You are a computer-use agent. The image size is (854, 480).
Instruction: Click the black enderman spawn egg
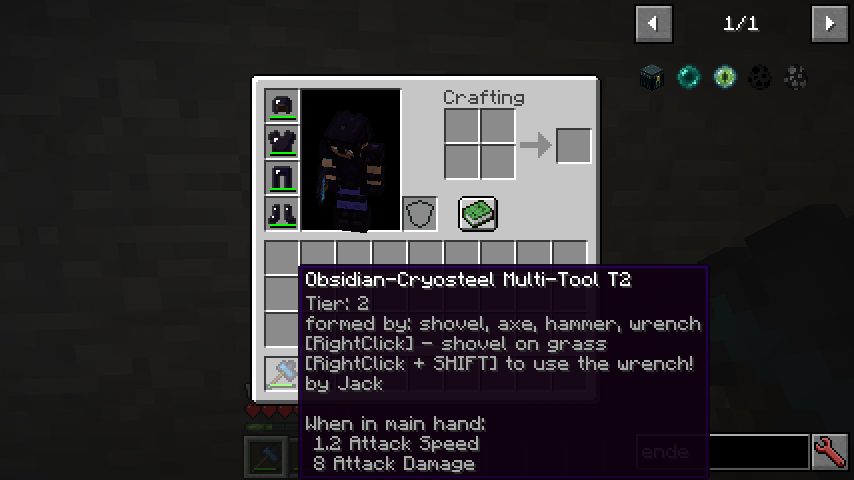click(760, 77)
